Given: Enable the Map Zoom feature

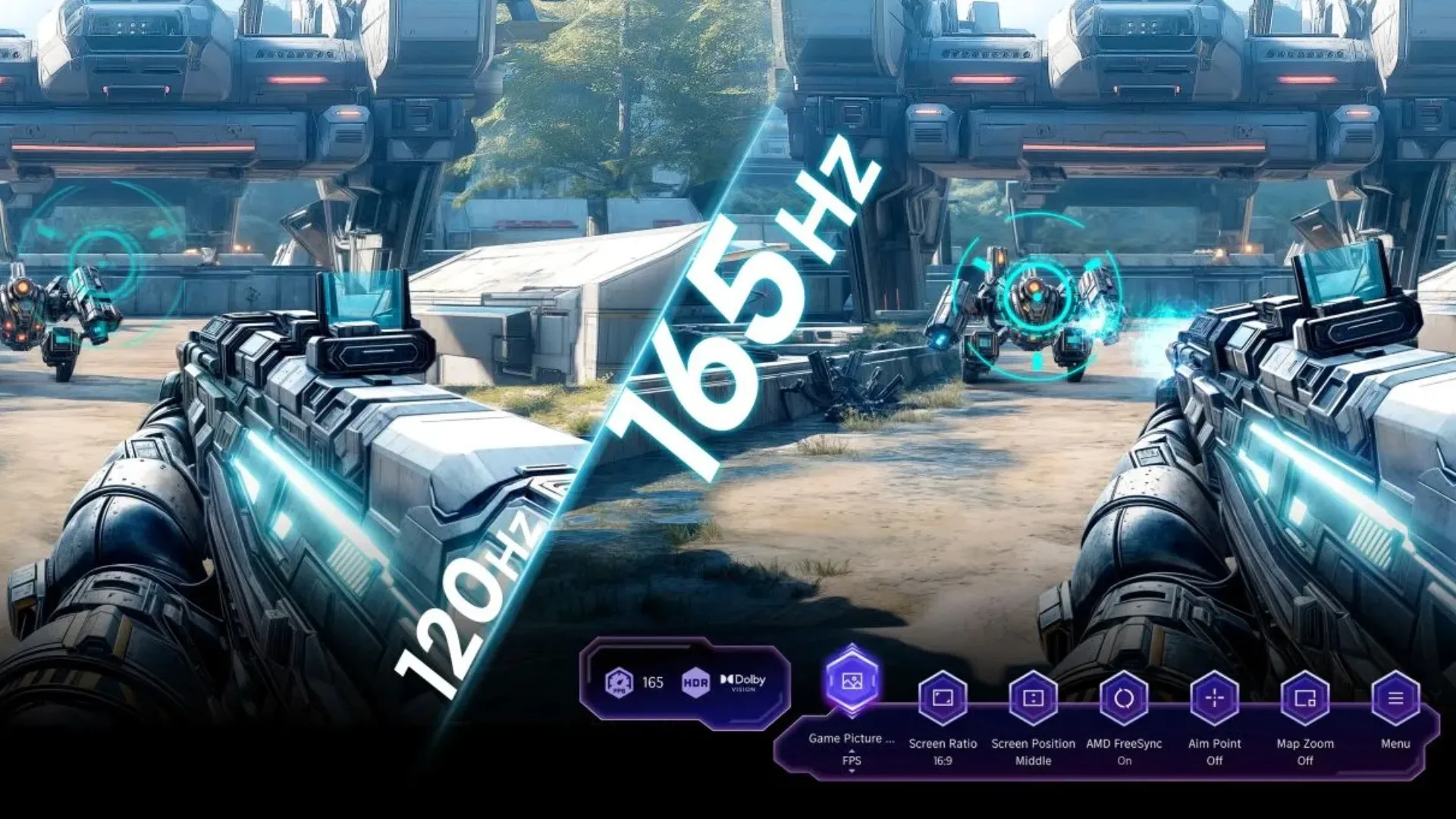Looking at the screenshot, I should click(x=1305, y=698).
